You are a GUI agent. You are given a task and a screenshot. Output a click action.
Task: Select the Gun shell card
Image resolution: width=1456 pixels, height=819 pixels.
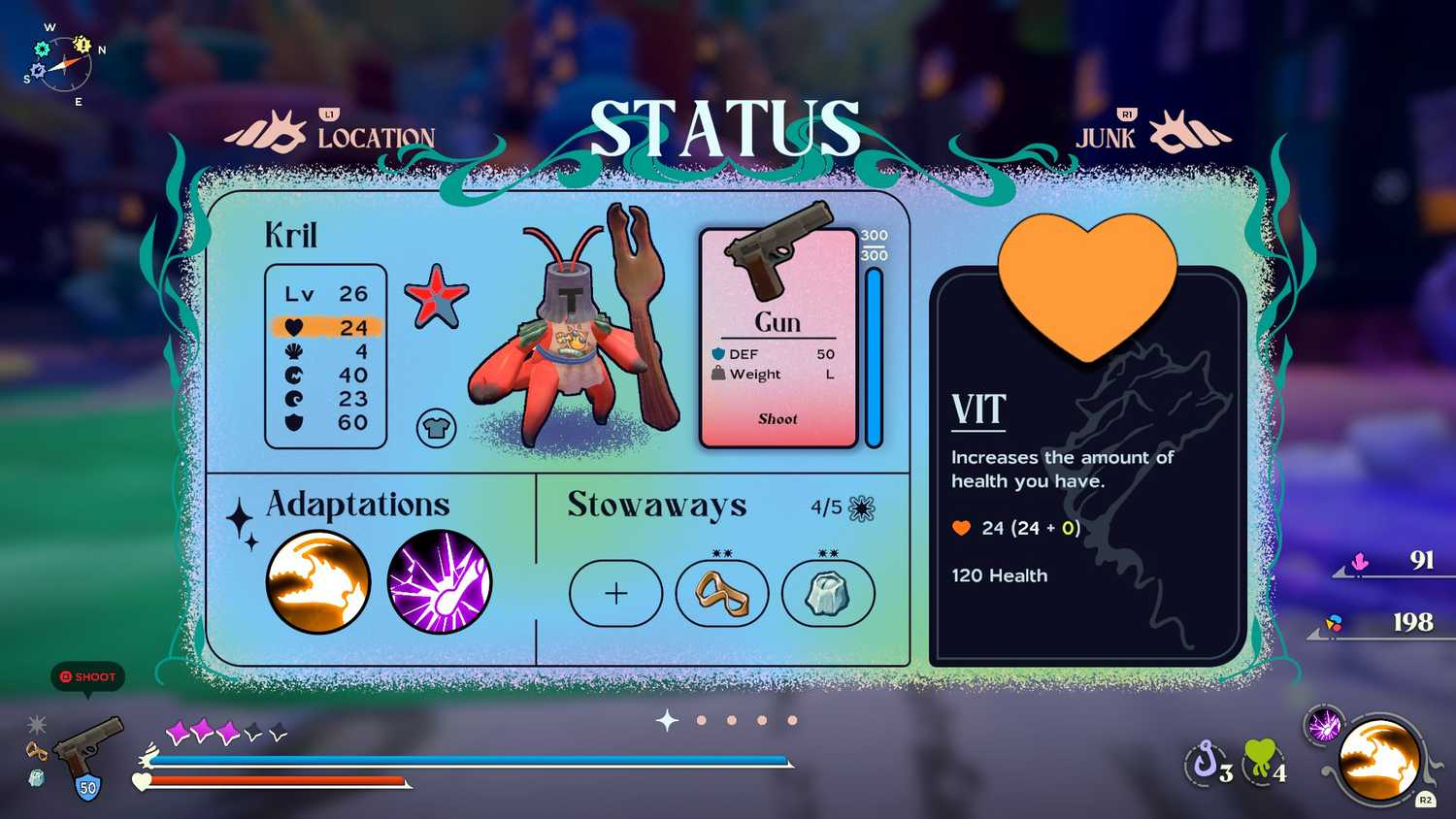[778, 338]
